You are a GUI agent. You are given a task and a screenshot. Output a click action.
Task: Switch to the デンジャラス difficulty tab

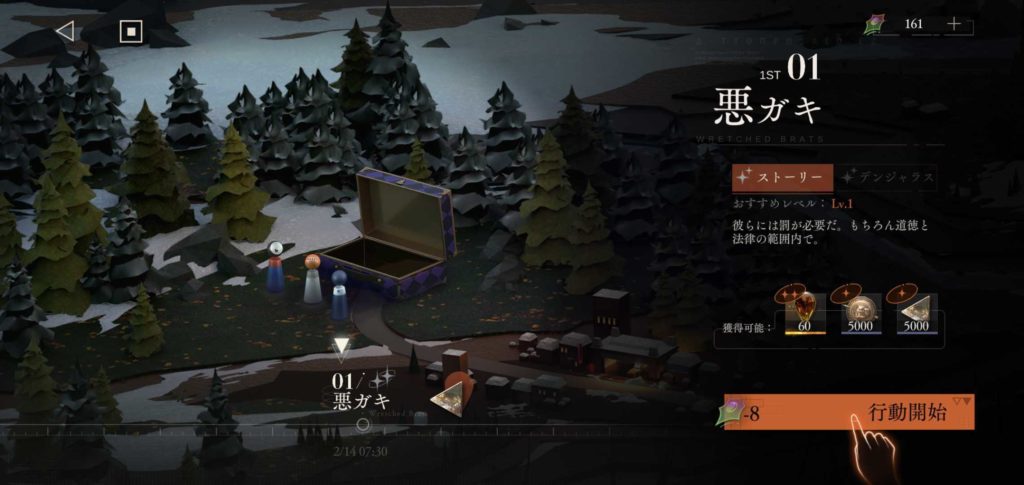[x=887, y=178]
